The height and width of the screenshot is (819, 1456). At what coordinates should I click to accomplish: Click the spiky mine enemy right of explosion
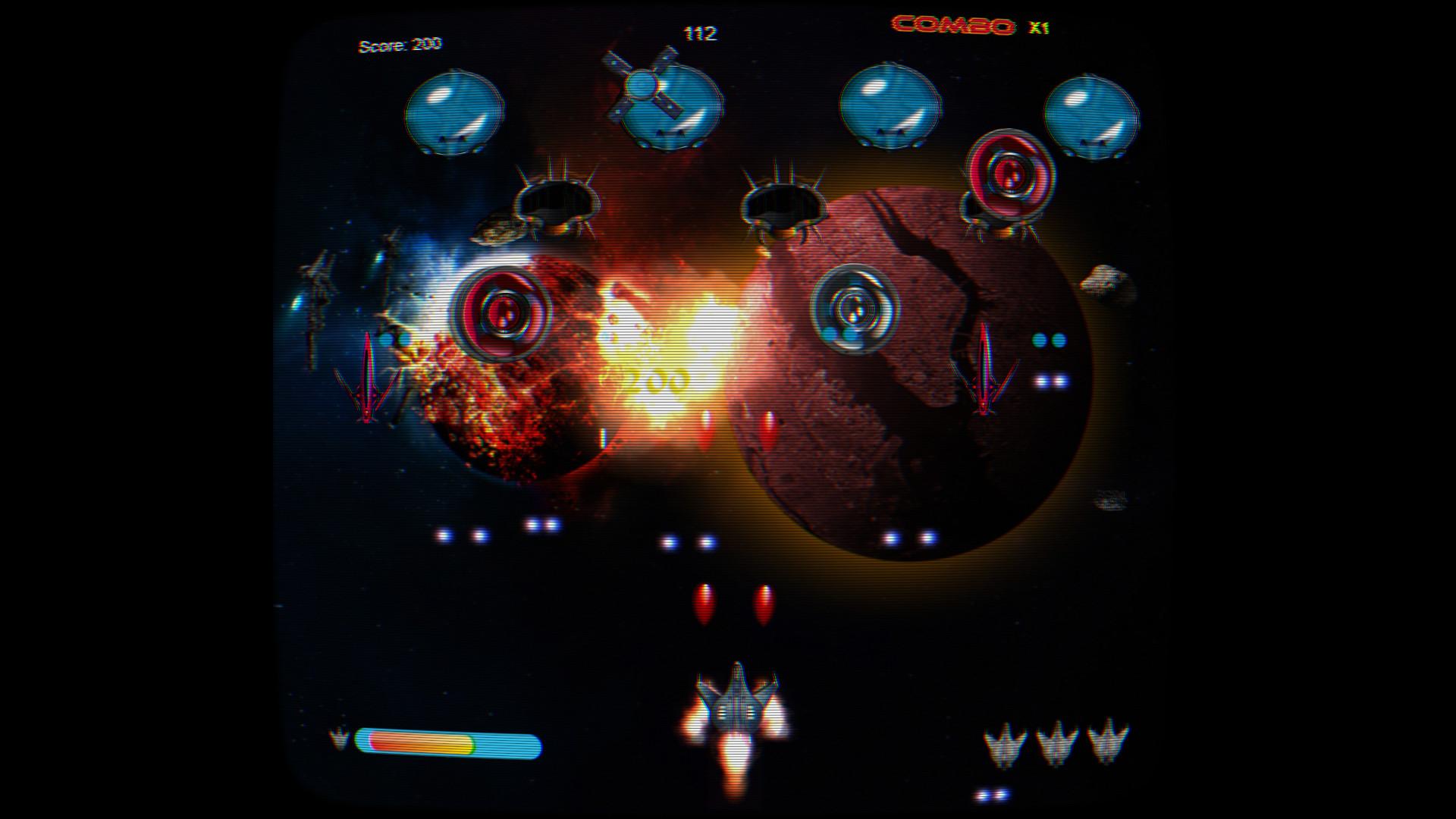785,205
